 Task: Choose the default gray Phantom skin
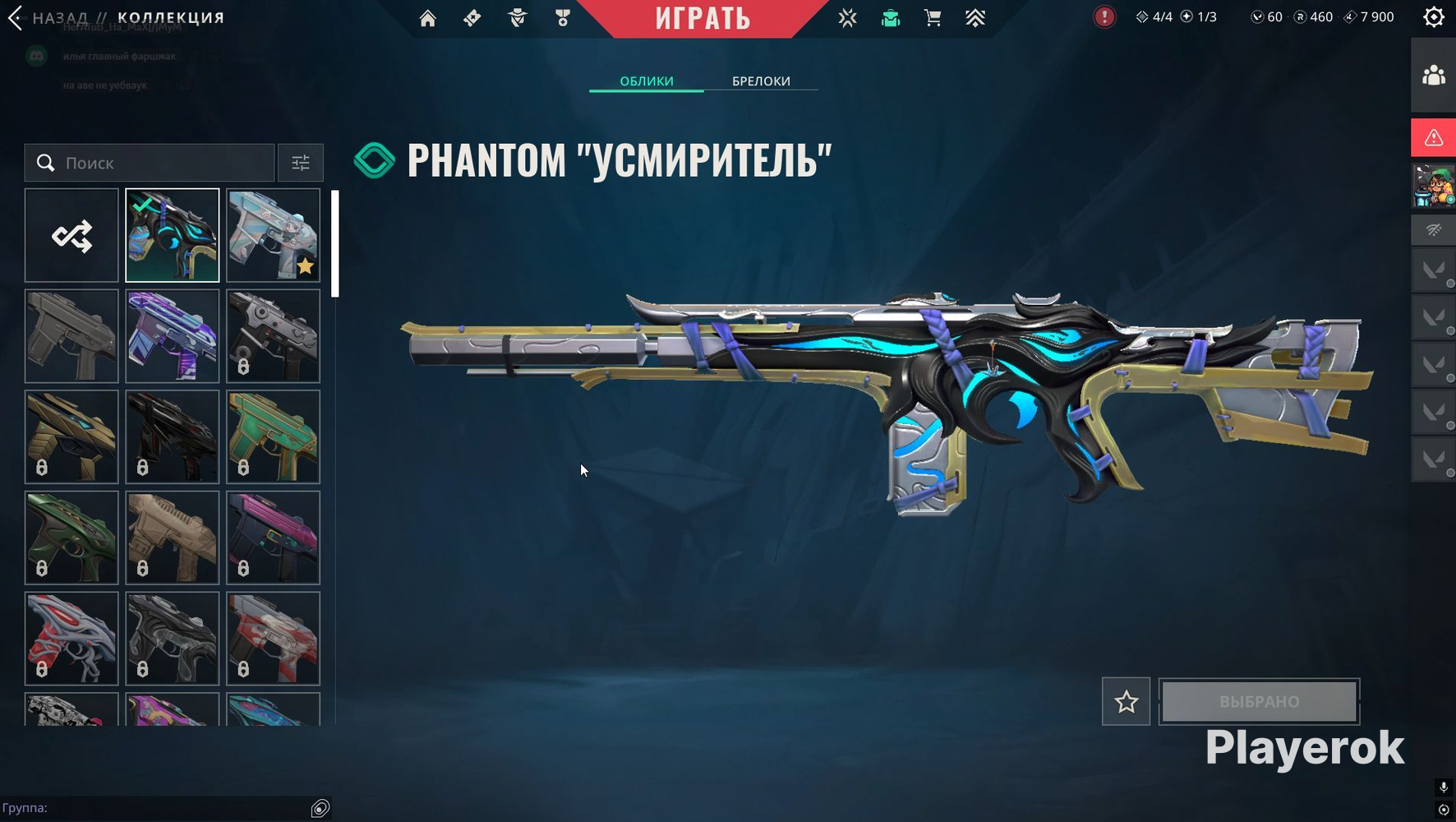point(71,336)
